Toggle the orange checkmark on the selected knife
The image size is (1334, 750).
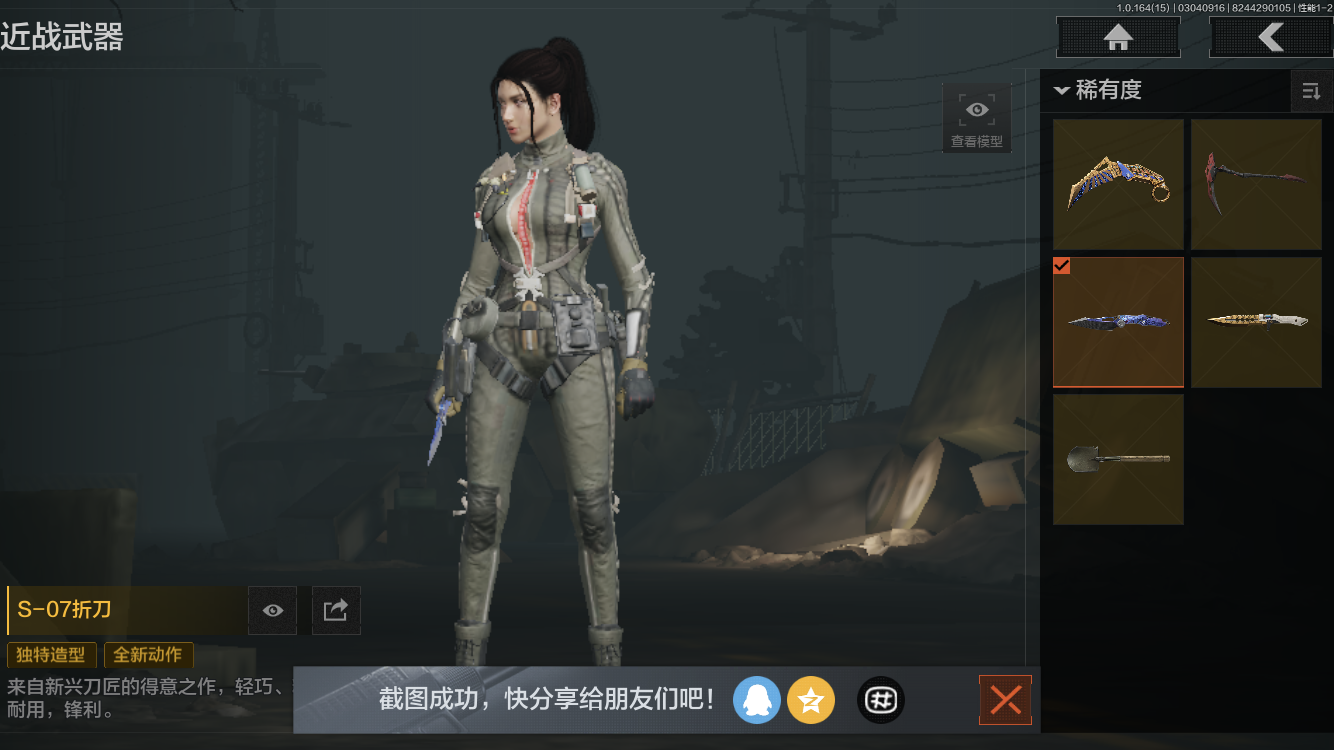1062,266
